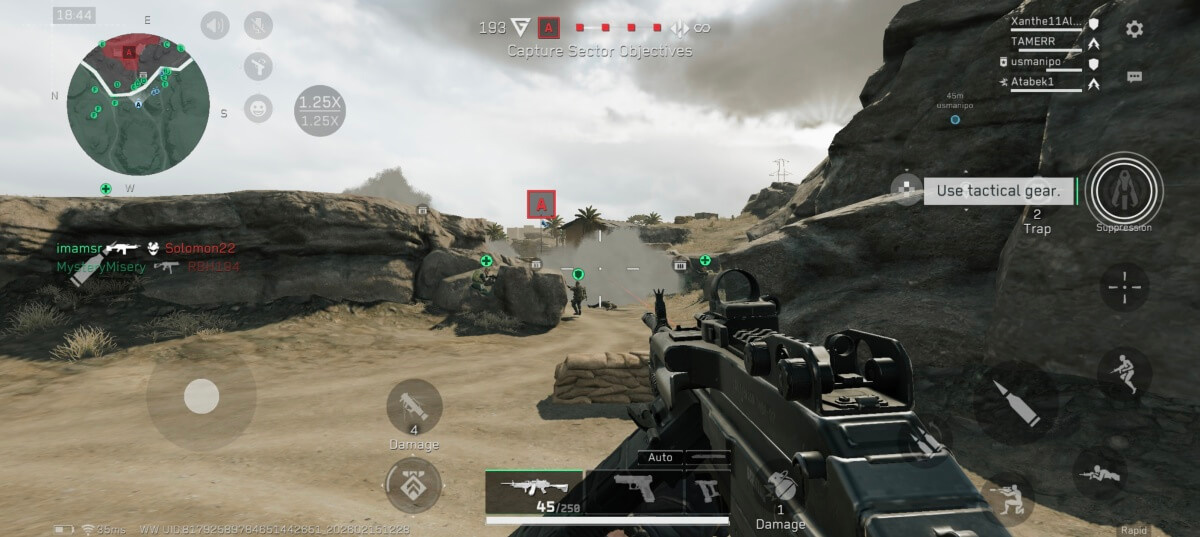Expand the circular minimap

(x=138, y=104)
